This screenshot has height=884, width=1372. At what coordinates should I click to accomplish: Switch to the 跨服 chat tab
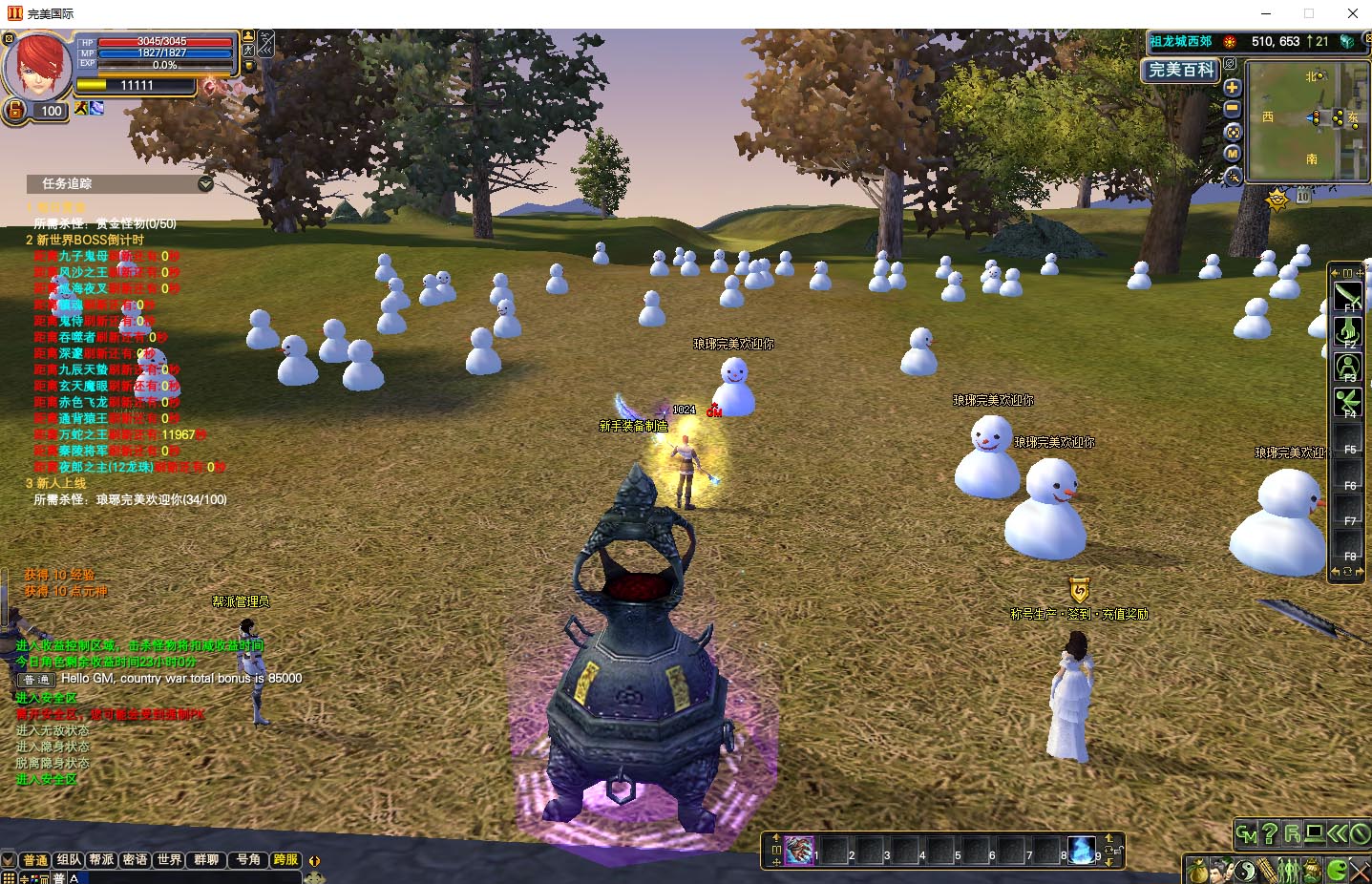tap(285, 860)
